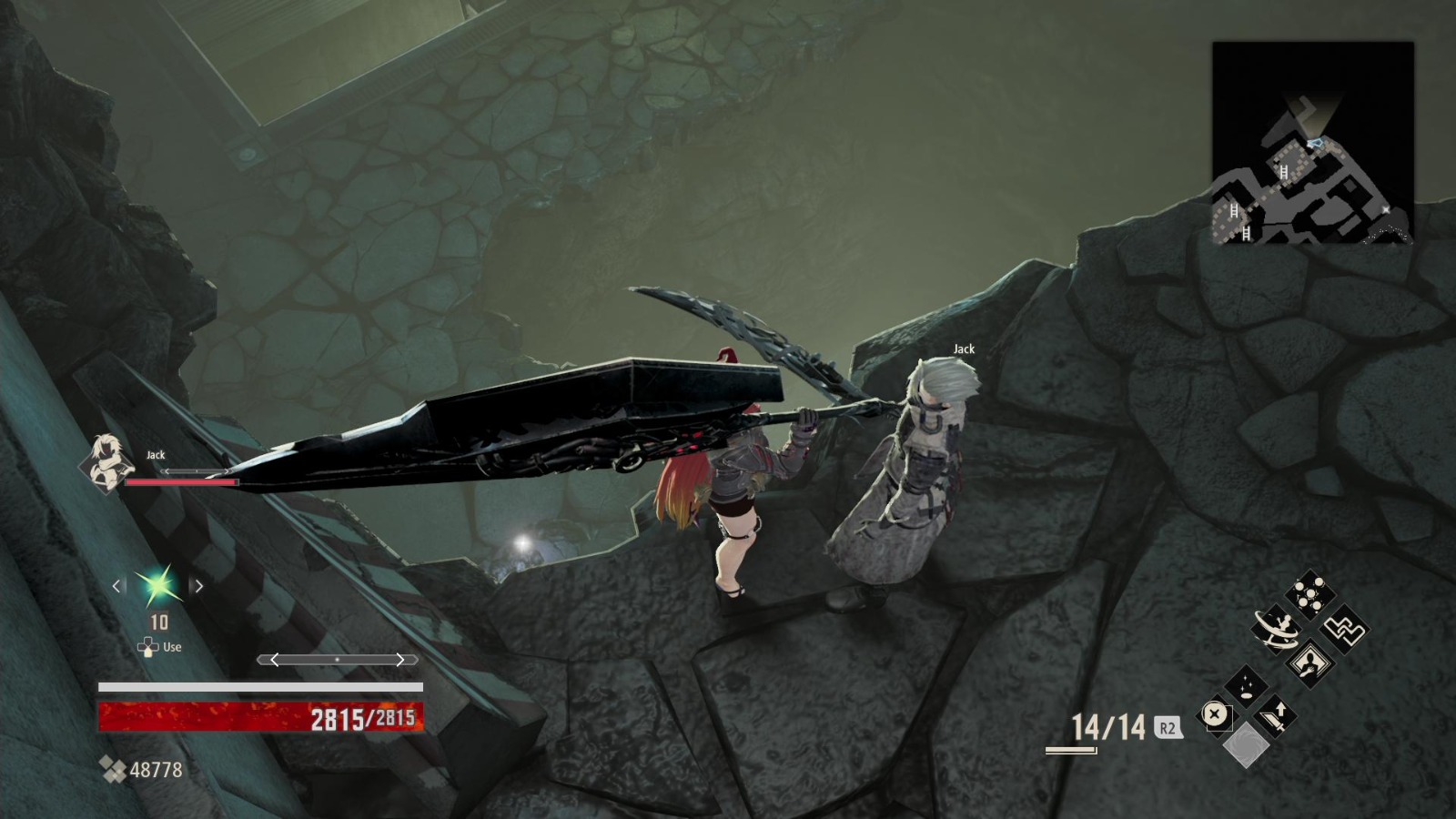Image resolution: width=1456 pixels, height=819 pixels.
Task: Click the Haze currency icon beside 48778
Action: (x=114, y=769)
